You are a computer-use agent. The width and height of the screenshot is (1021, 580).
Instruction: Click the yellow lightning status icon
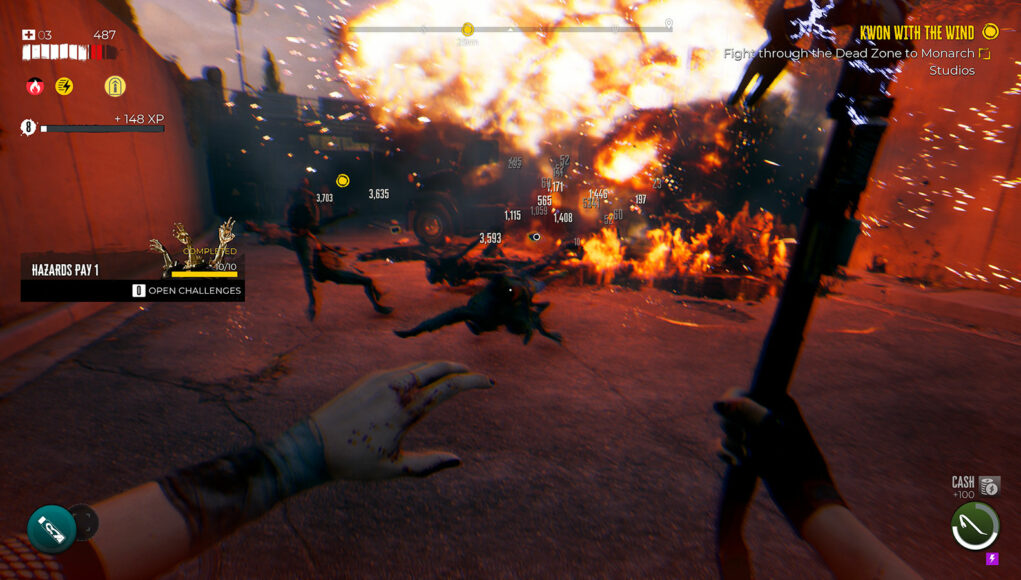tap(64, 87)
